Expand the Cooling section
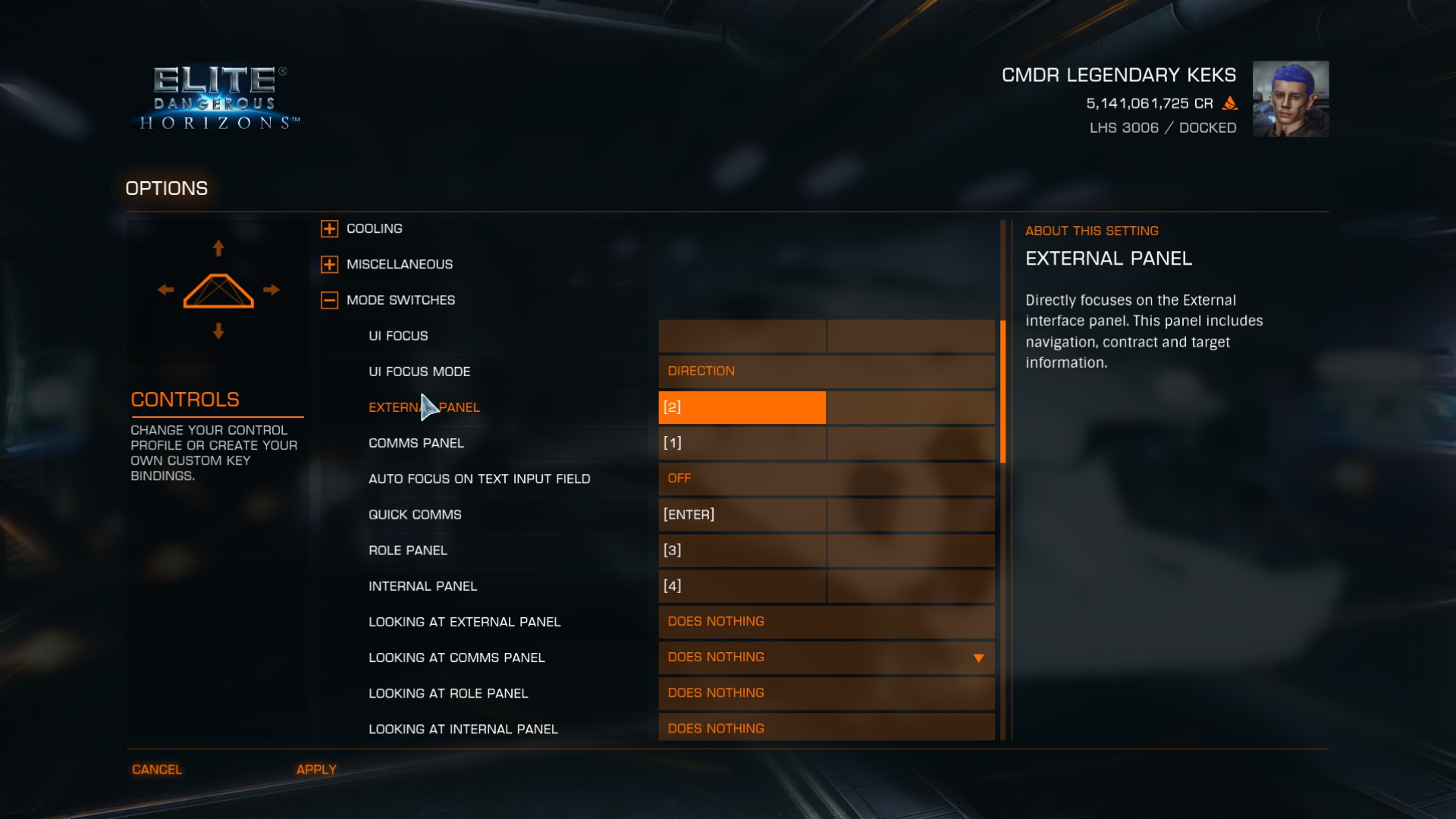 (329, 228)
